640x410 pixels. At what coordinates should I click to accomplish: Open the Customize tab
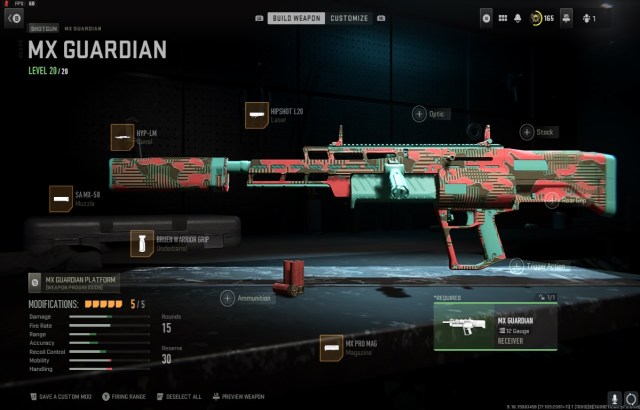pyautogui.click(x=350, y=18)
